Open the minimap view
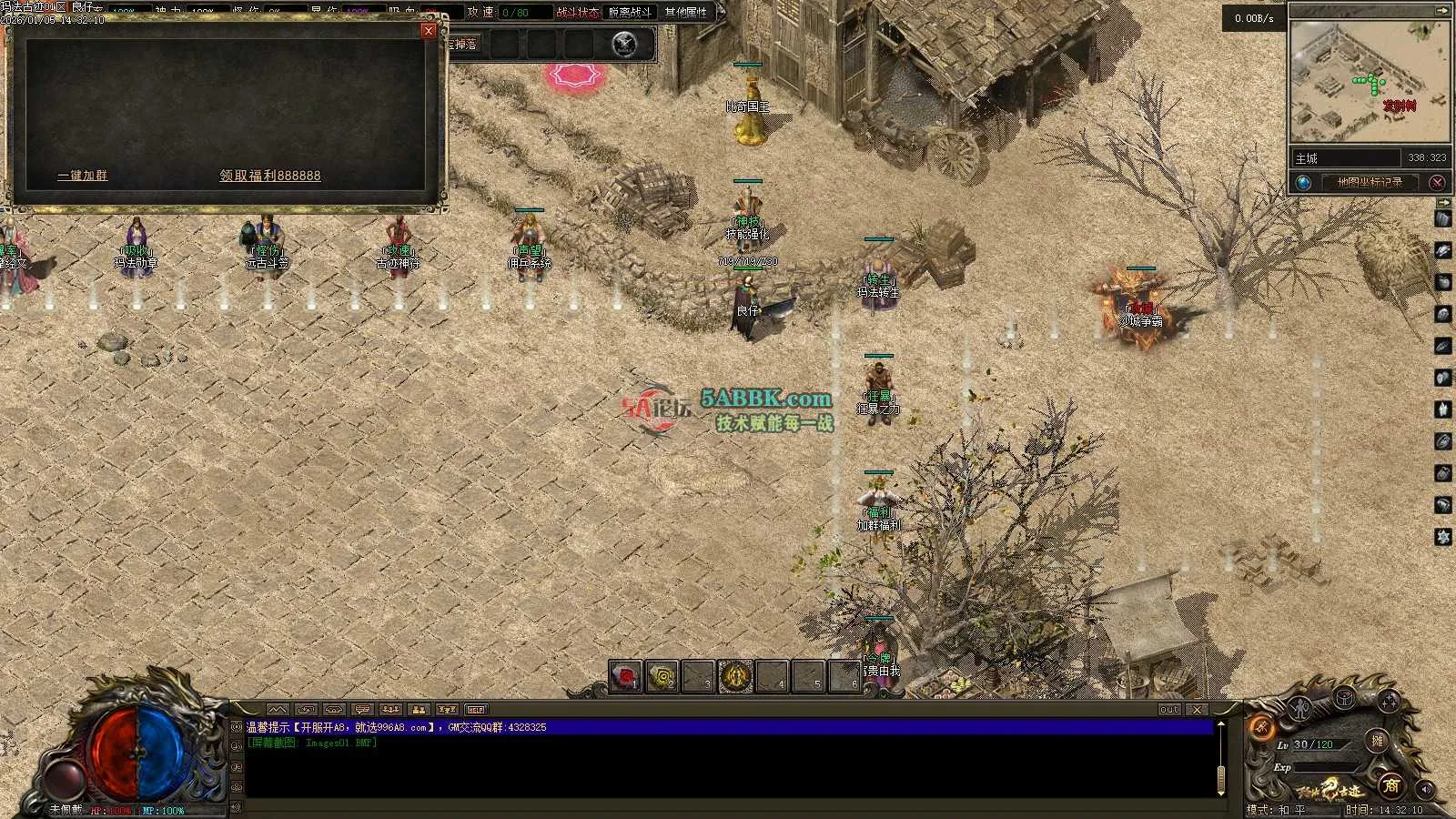This screenshot has height=819, width=1456. (1368, 82)
